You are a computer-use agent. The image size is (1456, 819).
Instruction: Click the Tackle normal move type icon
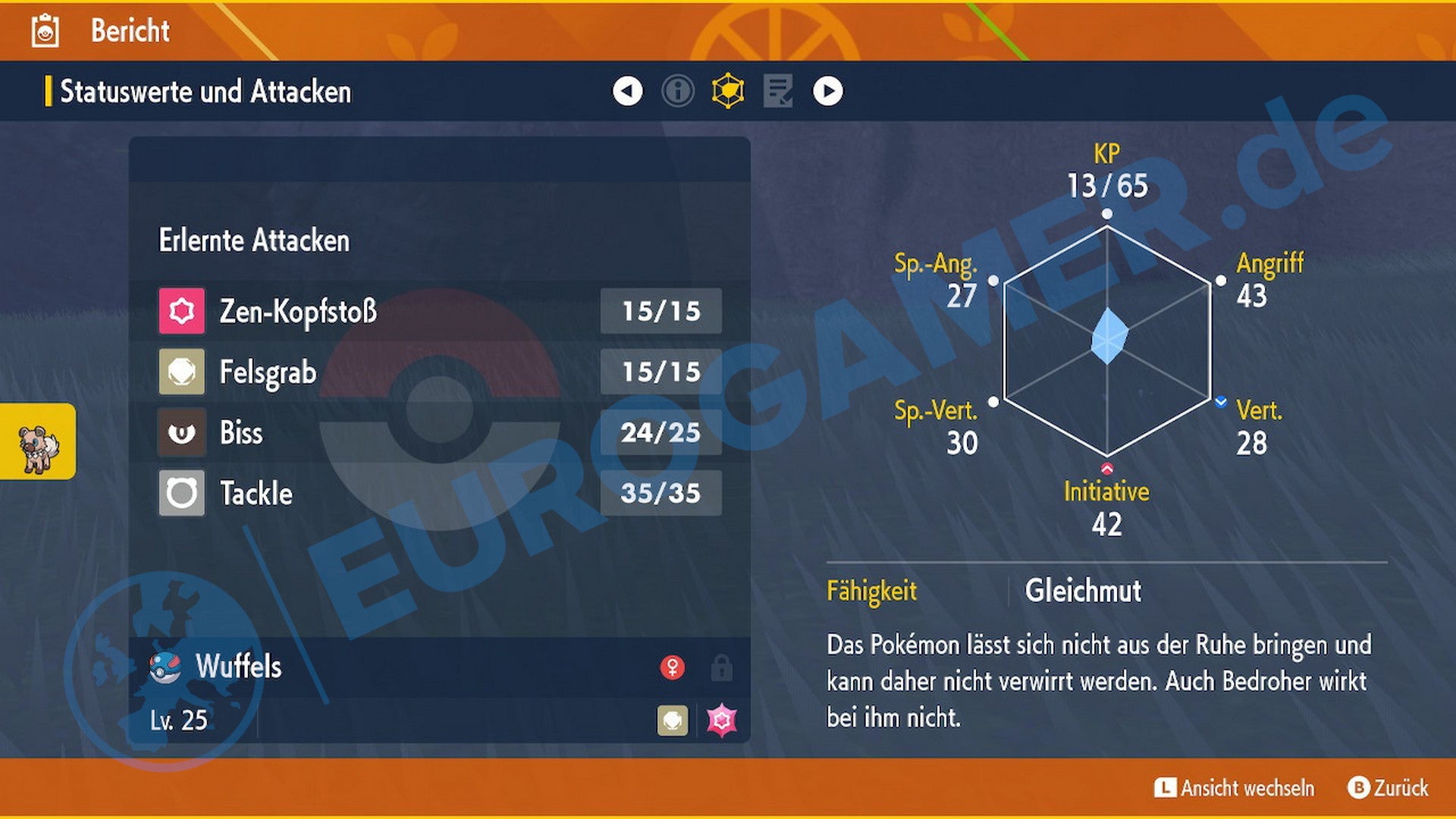point(180,494)
